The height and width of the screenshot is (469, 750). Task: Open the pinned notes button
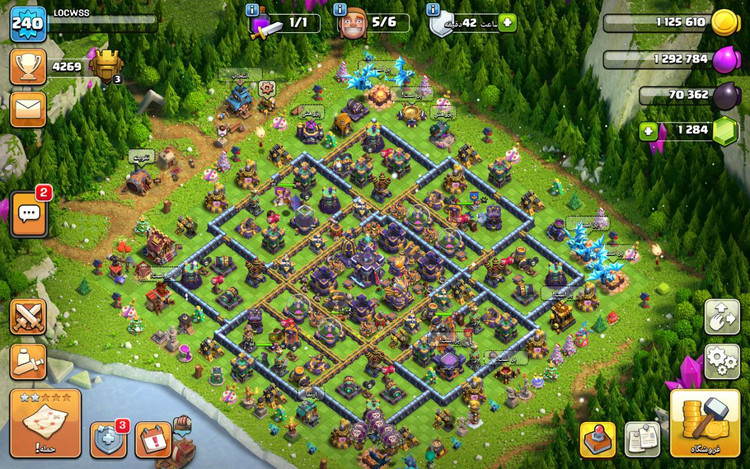(x=642, y=439)
